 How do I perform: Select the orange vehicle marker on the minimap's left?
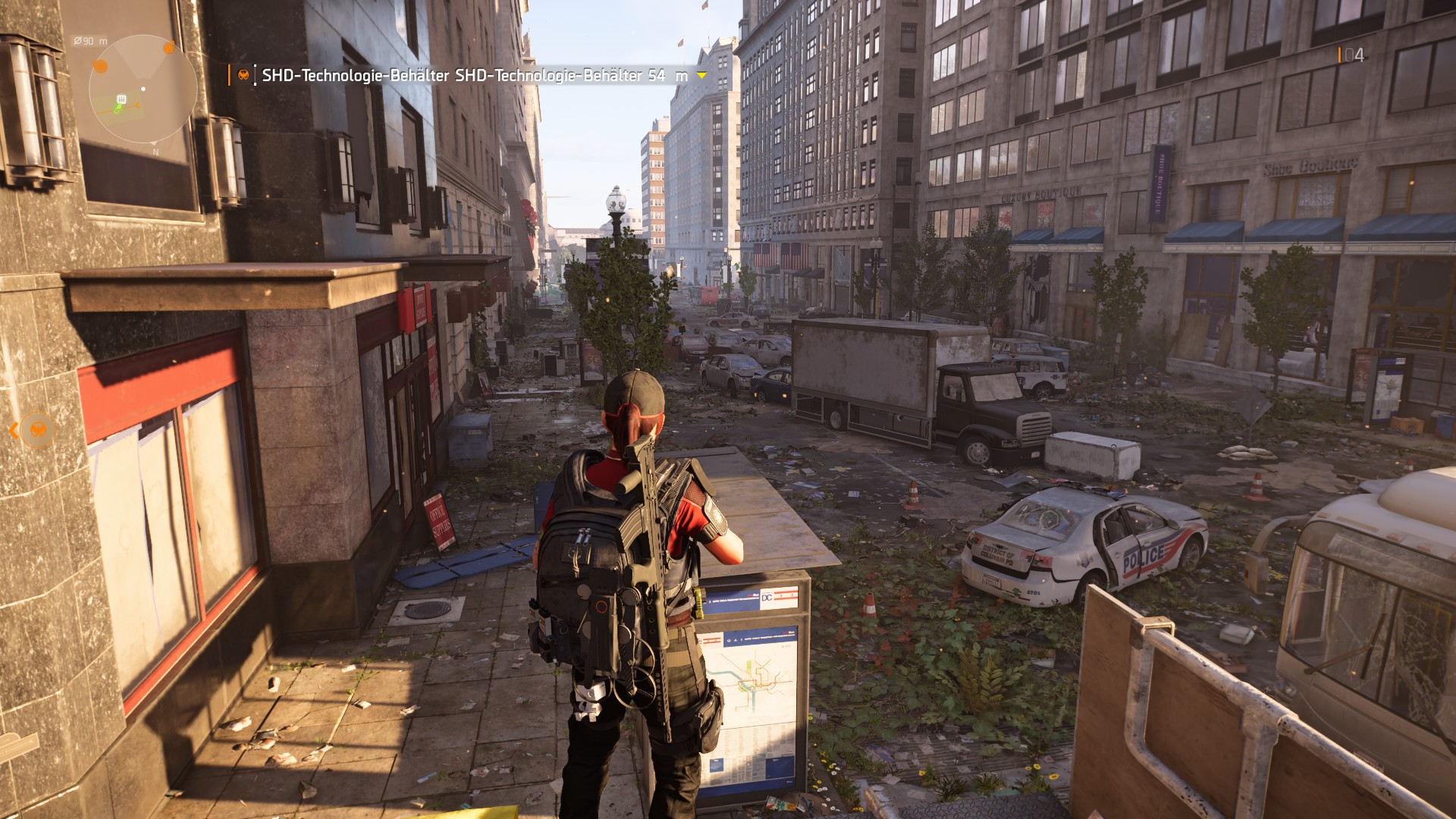tap(100, 66)
